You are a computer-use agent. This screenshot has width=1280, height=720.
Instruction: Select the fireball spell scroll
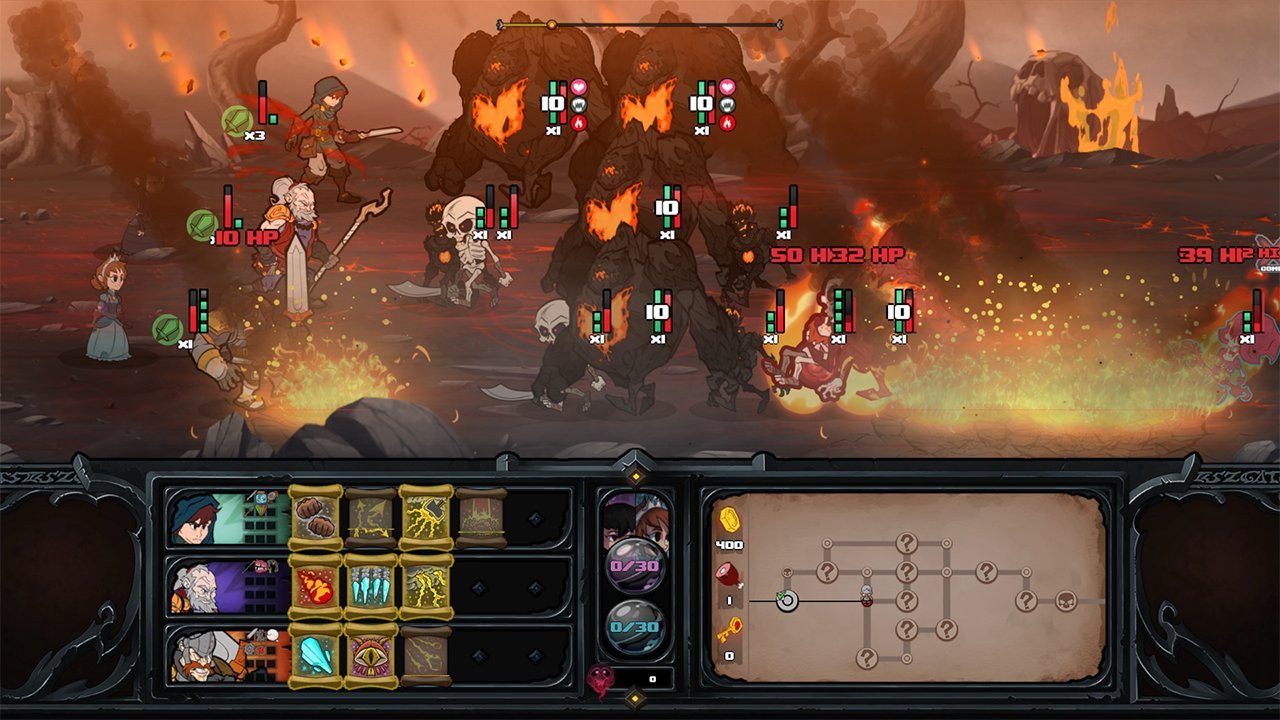pos(315,585)
